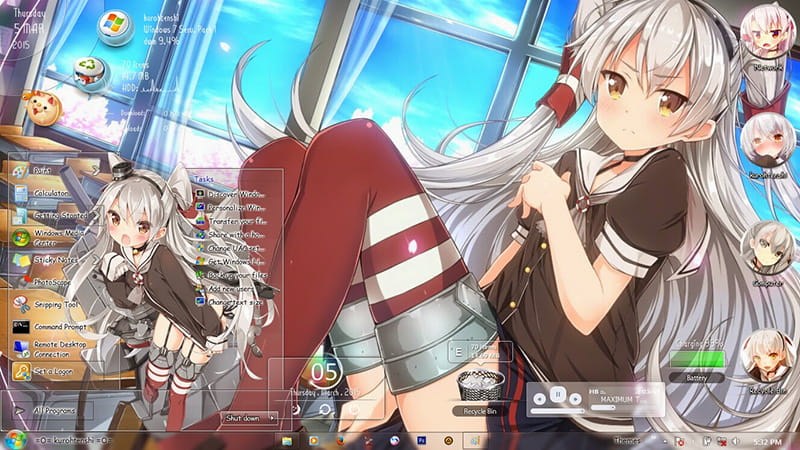Viewport: 800px width, 450px height.
Task: Launch Calculator from the Start menu
Action: (x=50, y=193)
